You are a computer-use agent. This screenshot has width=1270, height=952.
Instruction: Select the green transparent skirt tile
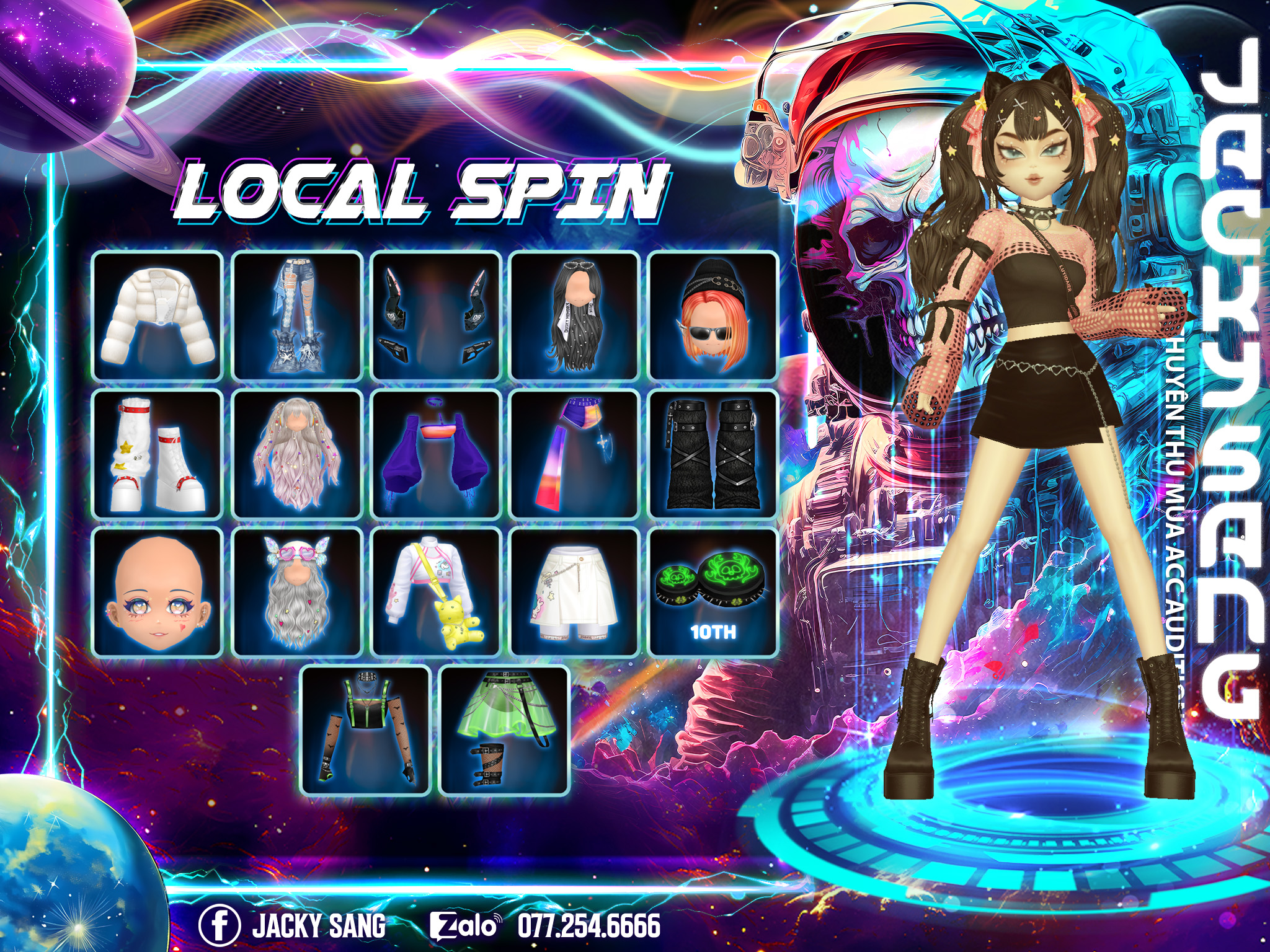[505, 730]
